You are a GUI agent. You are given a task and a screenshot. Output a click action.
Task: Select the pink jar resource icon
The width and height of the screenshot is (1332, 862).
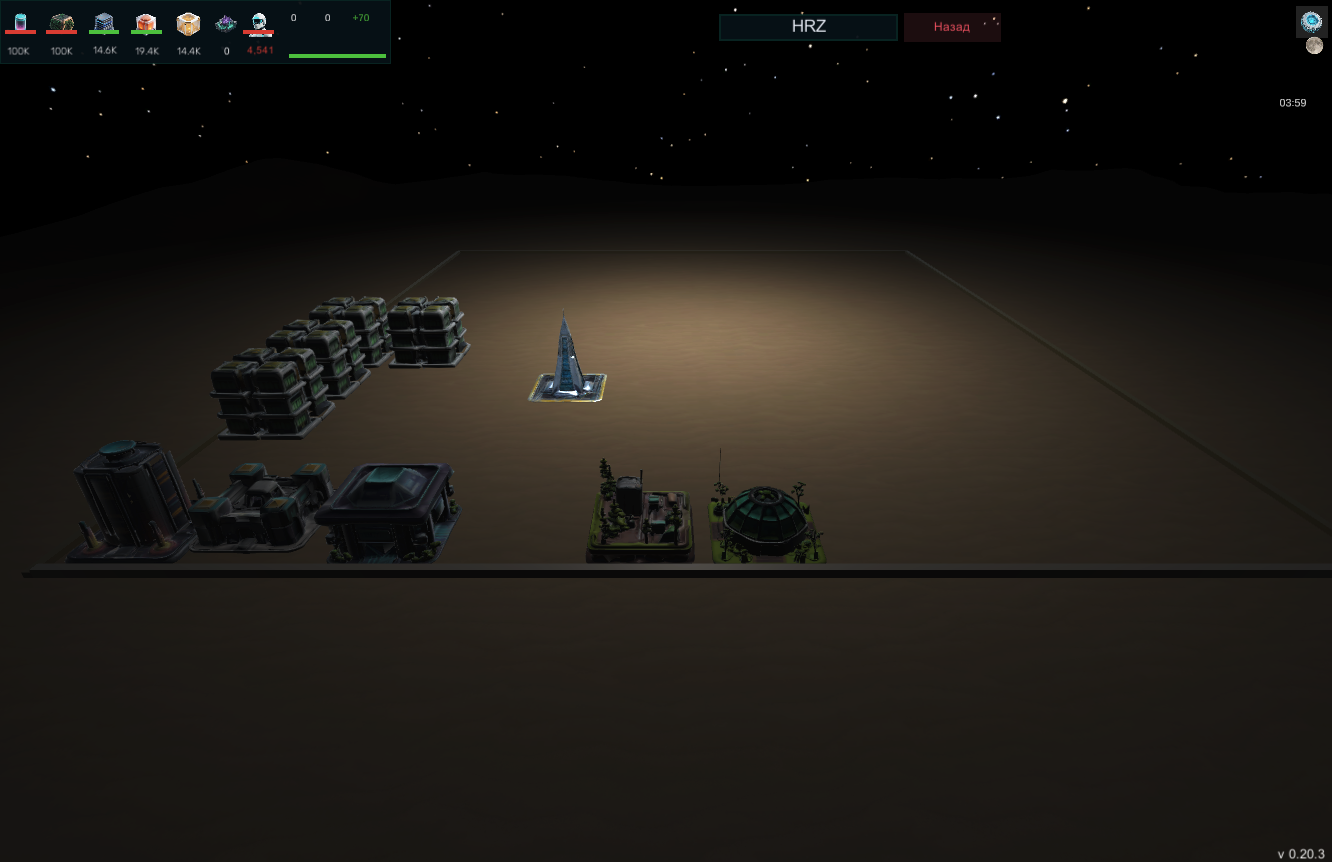coord(20,24)
